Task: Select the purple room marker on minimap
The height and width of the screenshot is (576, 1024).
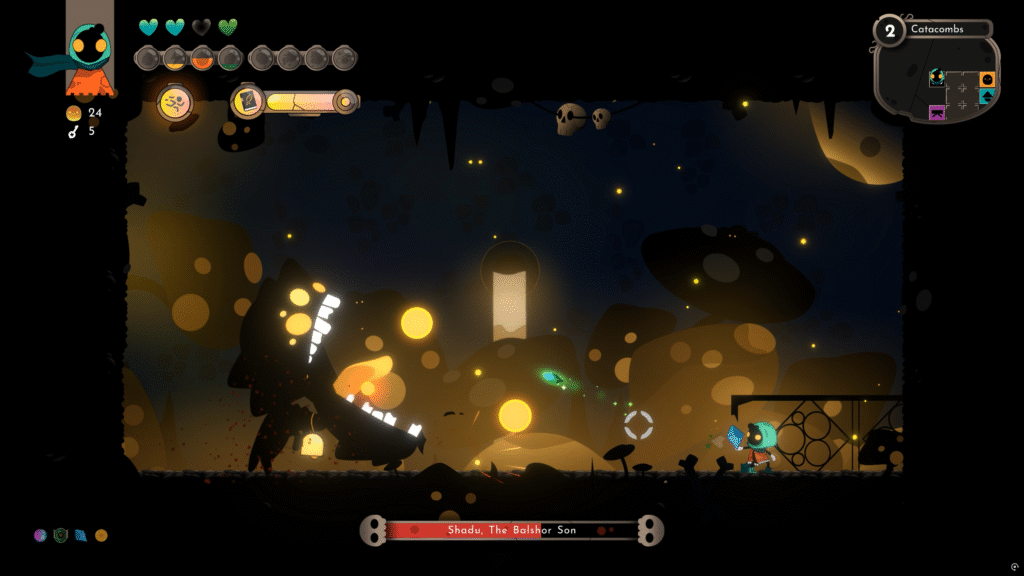Action: (x=937, y=112)
